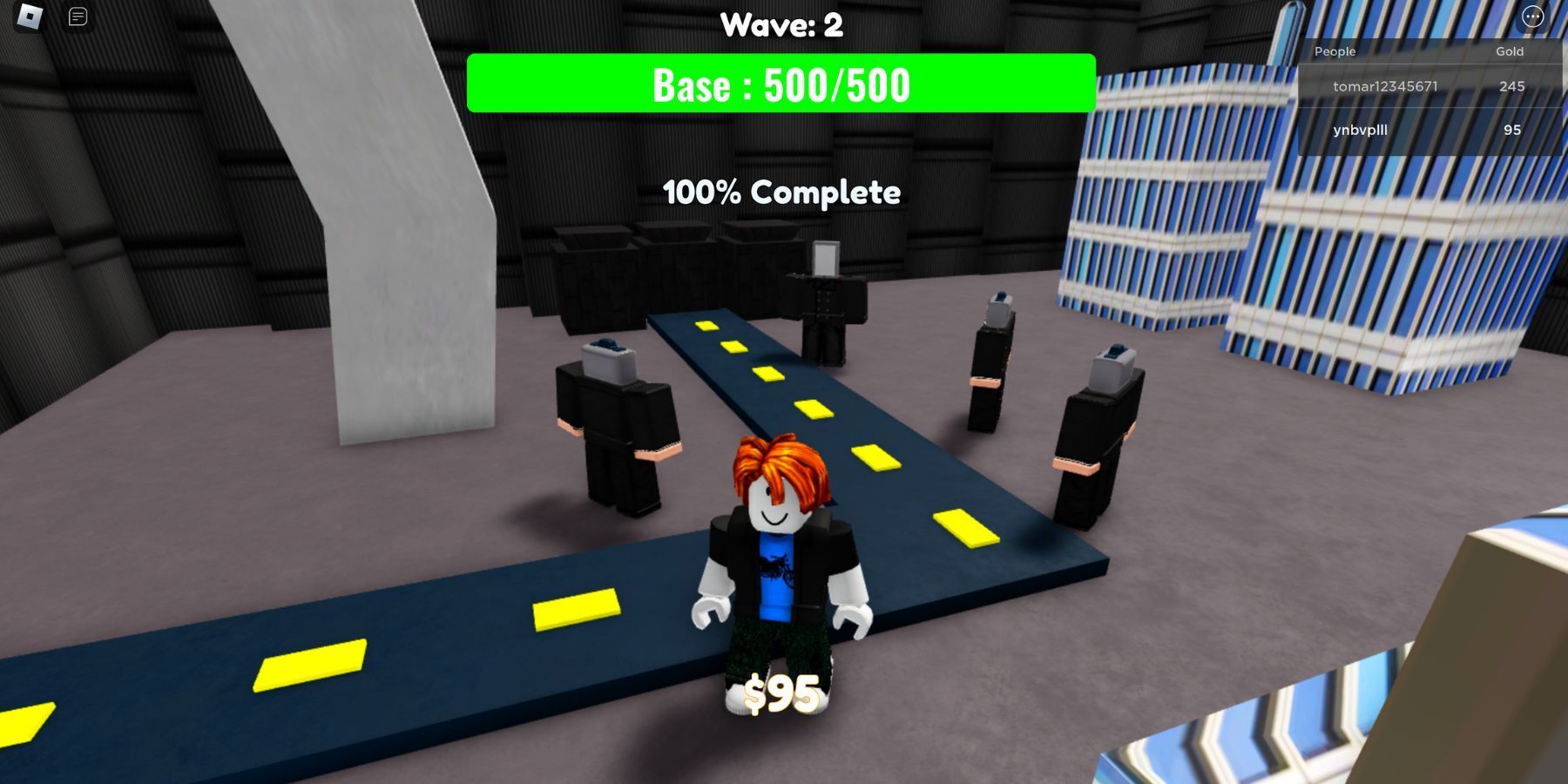Expand the Gold column header

click(x=1509, y=51)
